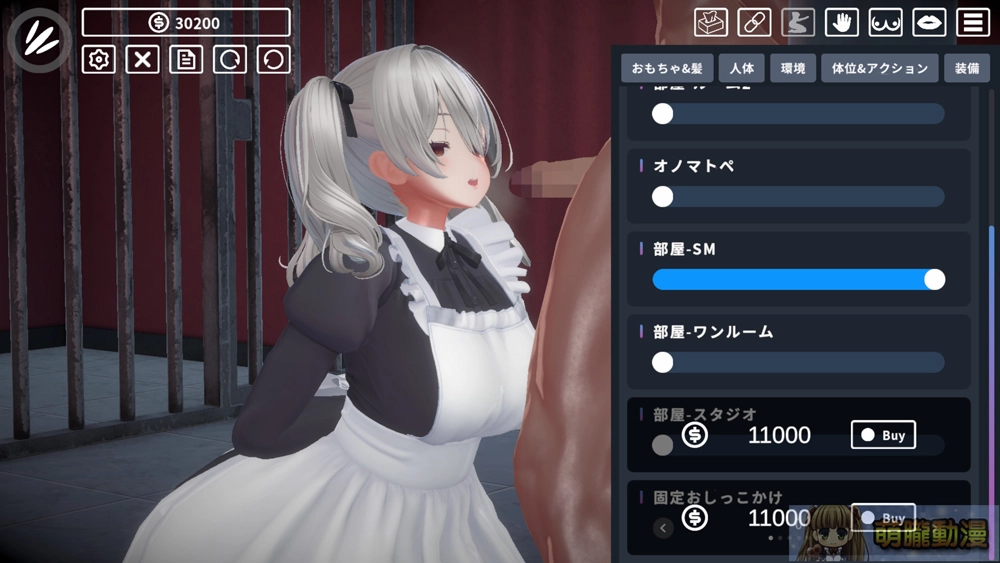Open the gear settings icon

coord(98,59)
